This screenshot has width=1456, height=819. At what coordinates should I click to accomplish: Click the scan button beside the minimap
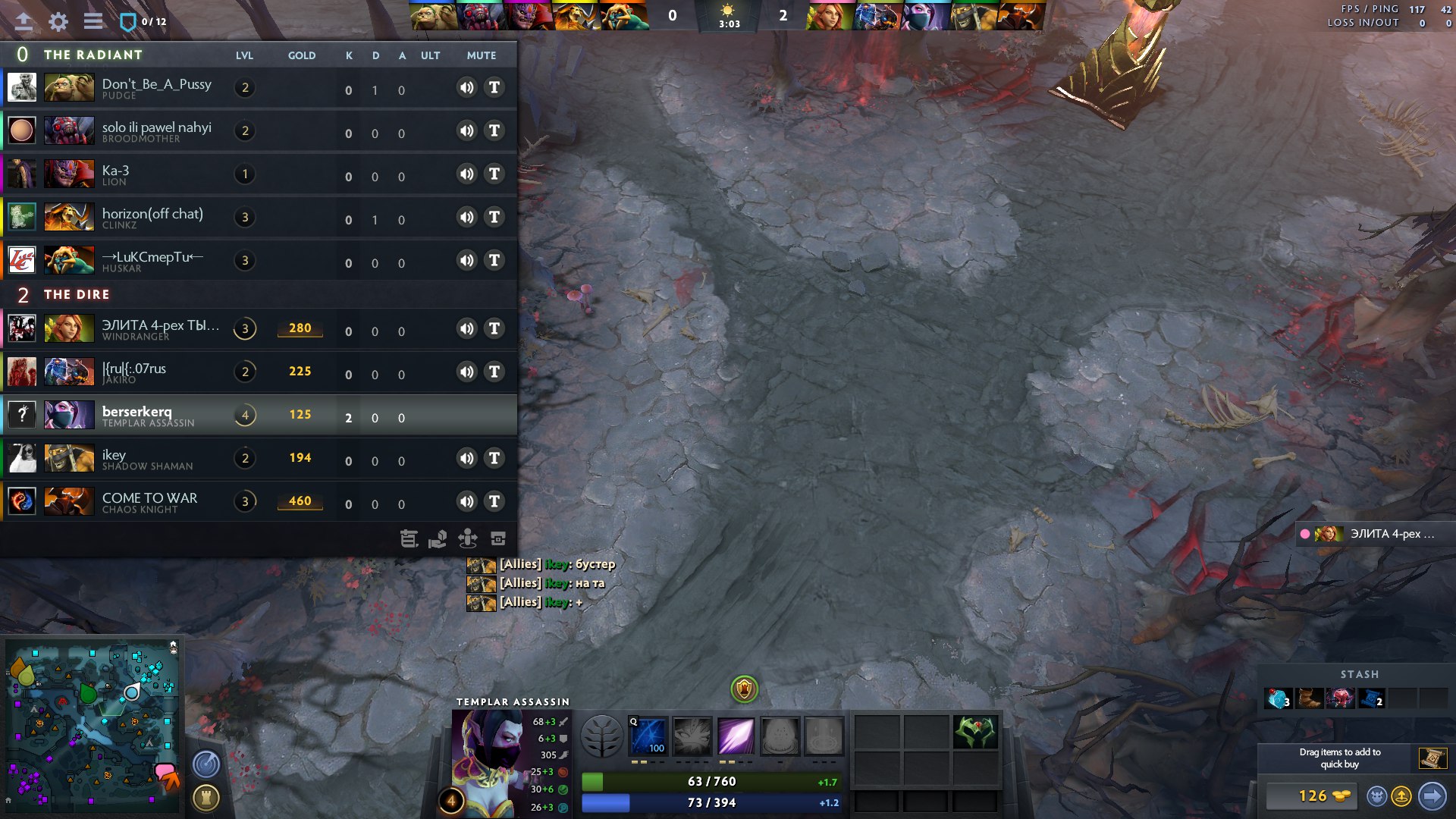coord(206,764)
